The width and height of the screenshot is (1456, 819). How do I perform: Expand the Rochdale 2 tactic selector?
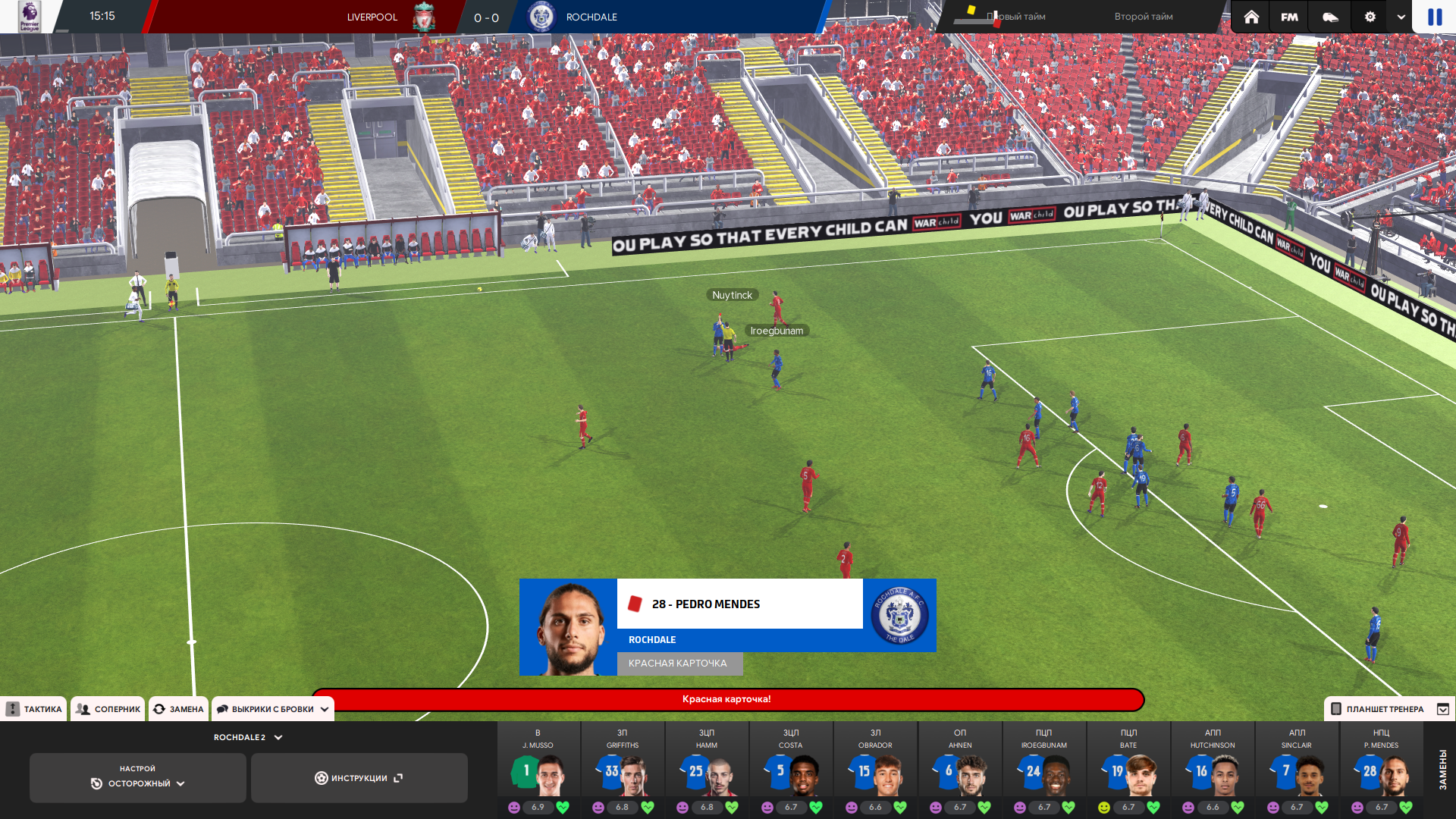pos(247,737)
